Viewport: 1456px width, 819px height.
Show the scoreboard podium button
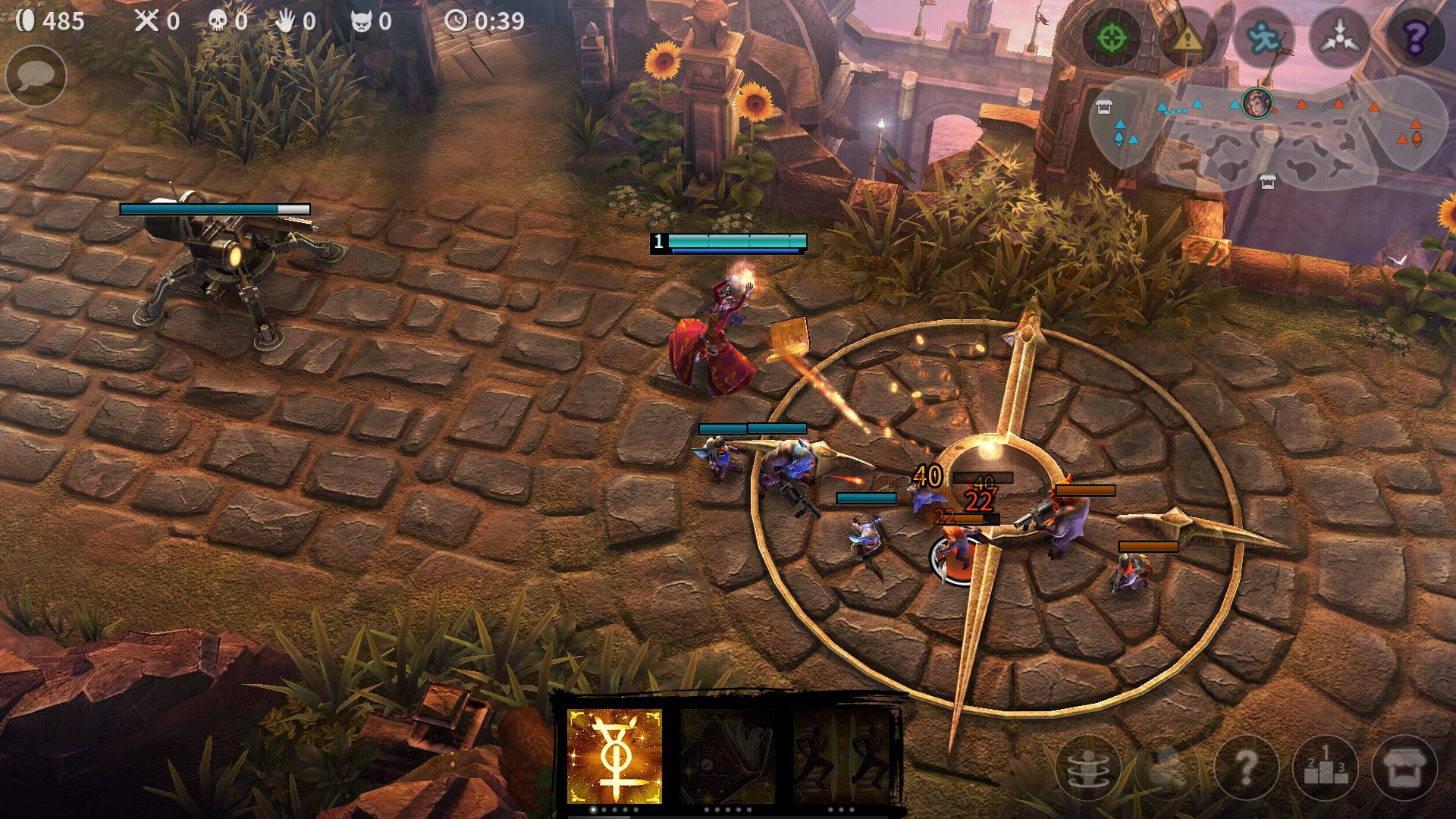click(1326, 769)
